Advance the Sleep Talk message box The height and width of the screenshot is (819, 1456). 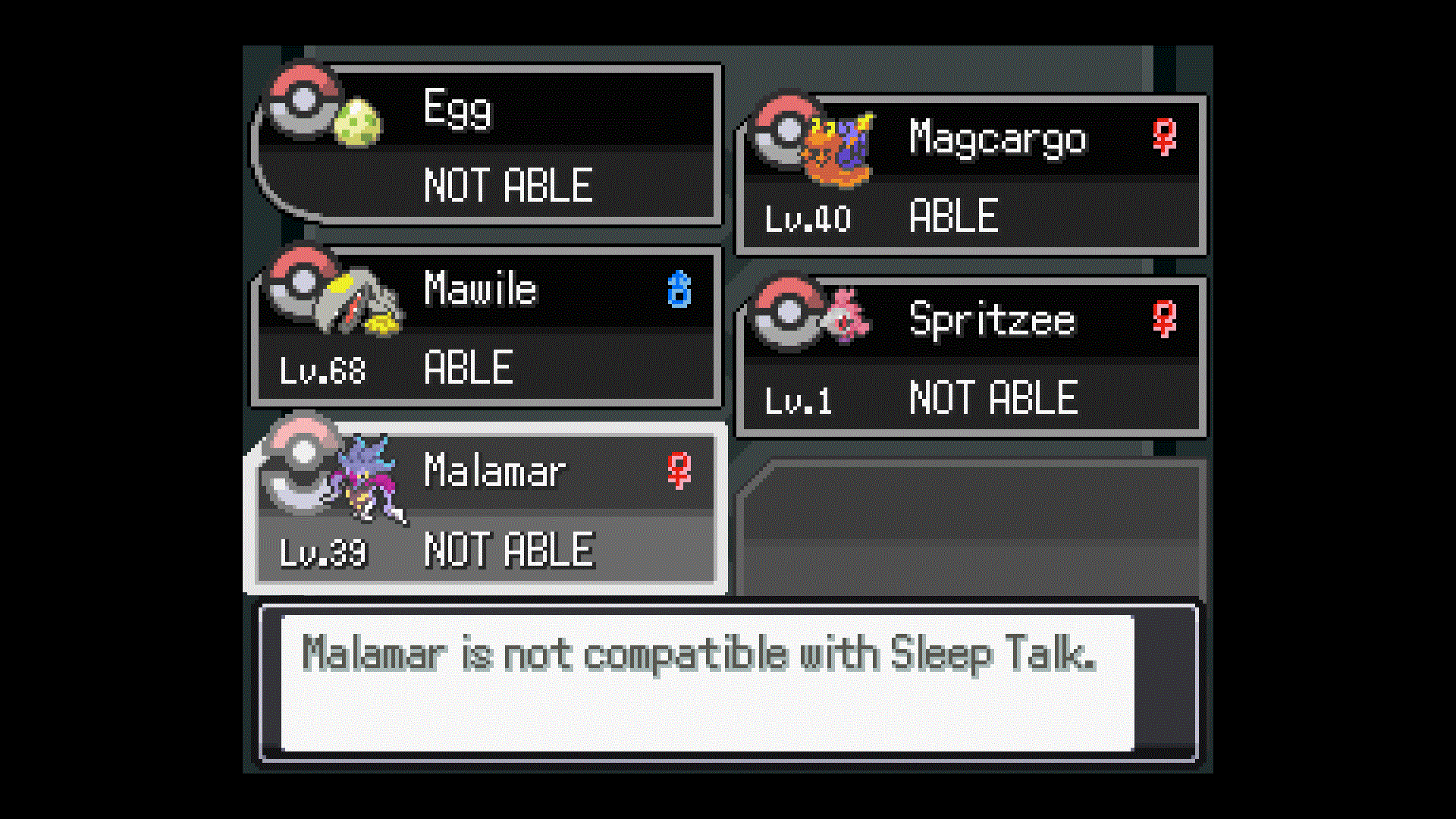pyautogui.click(x=707, y=682)
